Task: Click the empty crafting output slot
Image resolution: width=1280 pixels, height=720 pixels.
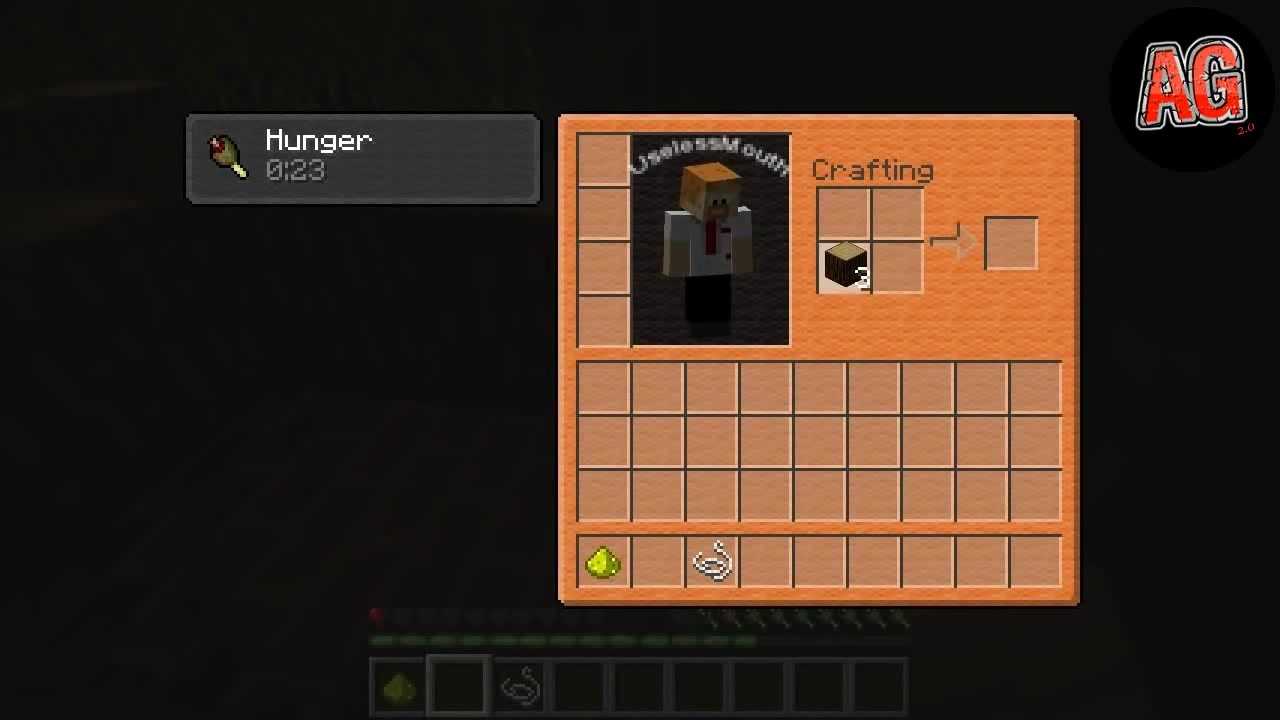Action: click(1011, 243)
